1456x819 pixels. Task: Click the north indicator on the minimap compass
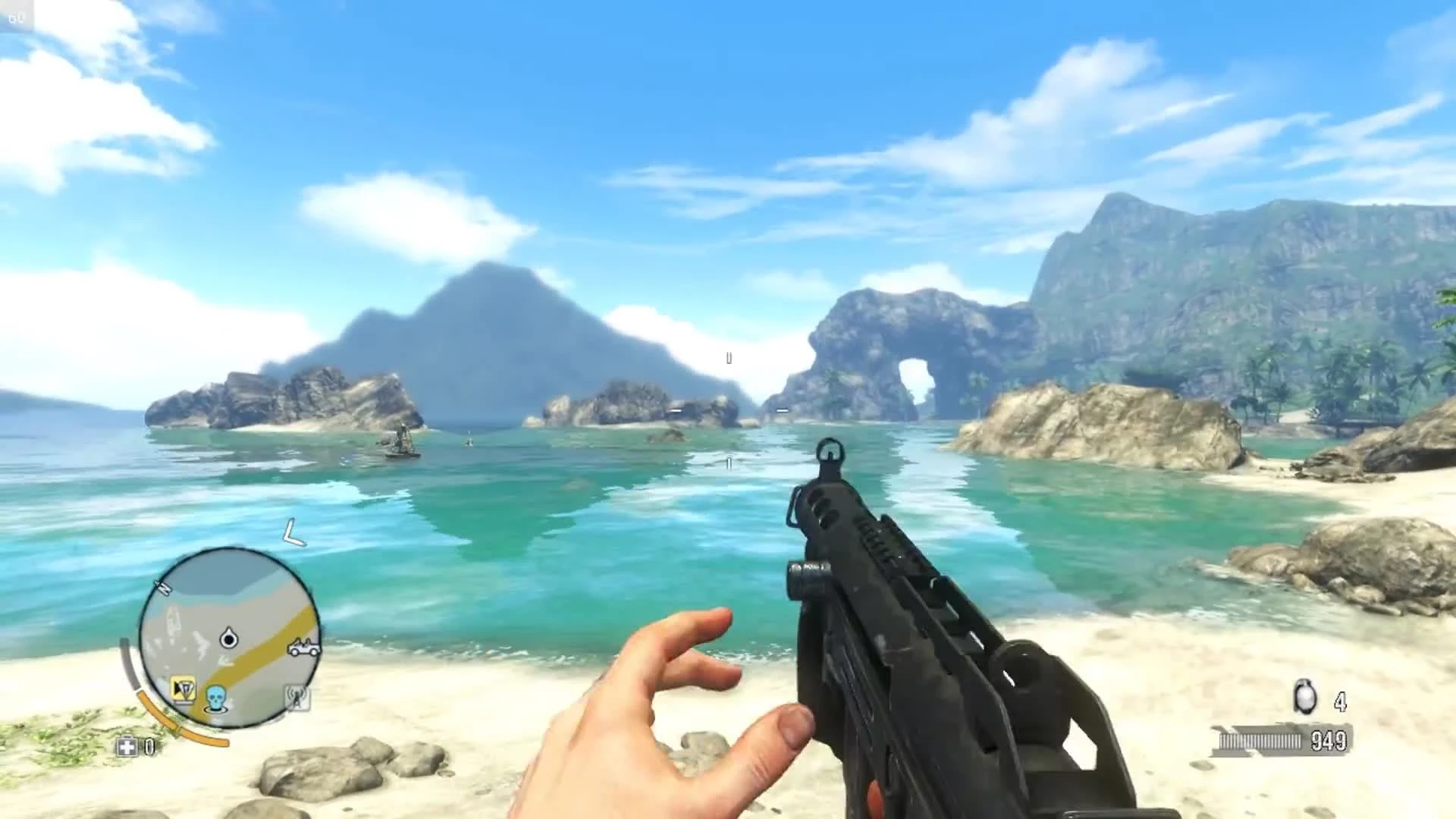click(x=163, y=588)
